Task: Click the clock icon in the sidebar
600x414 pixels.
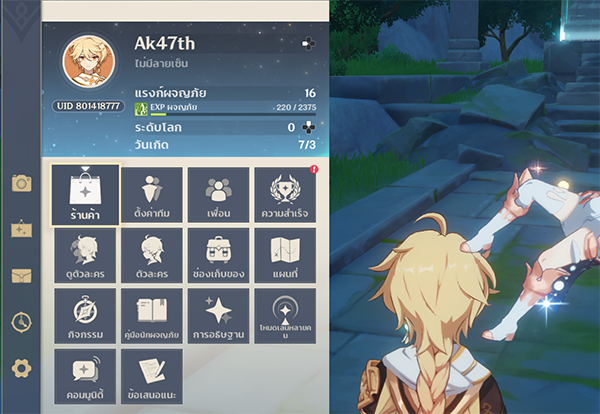Action: pyautogui.click(x=21, y=322)
